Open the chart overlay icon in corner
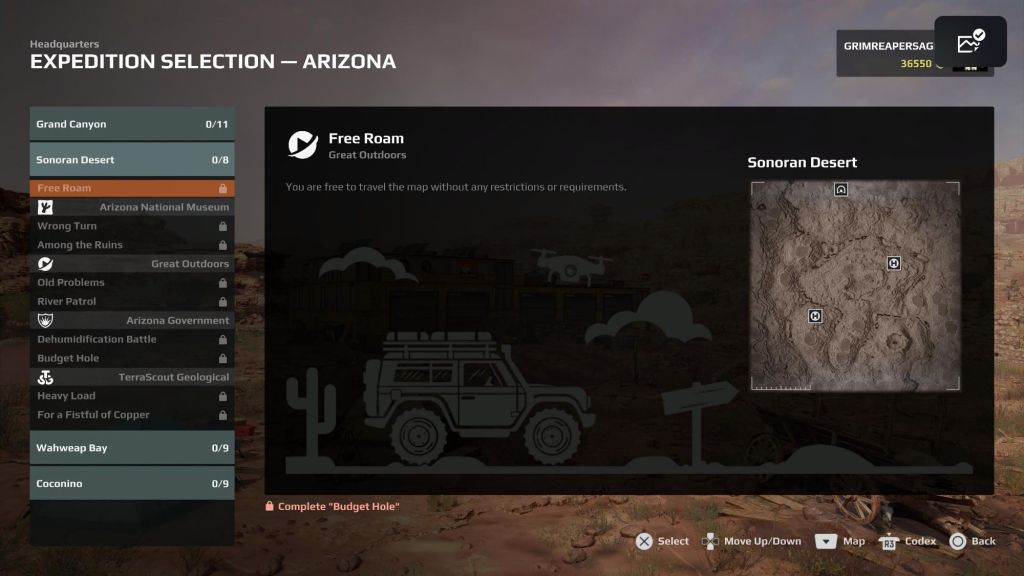The image size is (1024, 576). 970,41
